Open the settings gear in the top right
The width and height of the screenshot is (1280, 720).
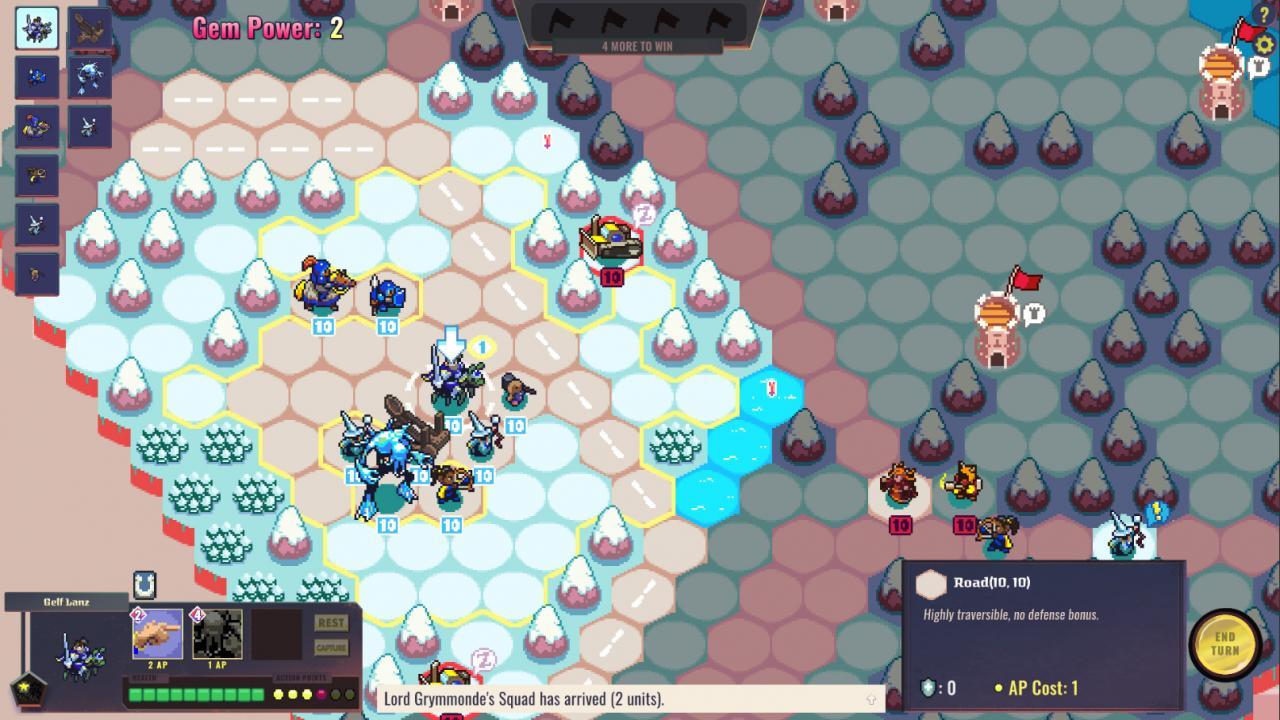click(1263, 45)
